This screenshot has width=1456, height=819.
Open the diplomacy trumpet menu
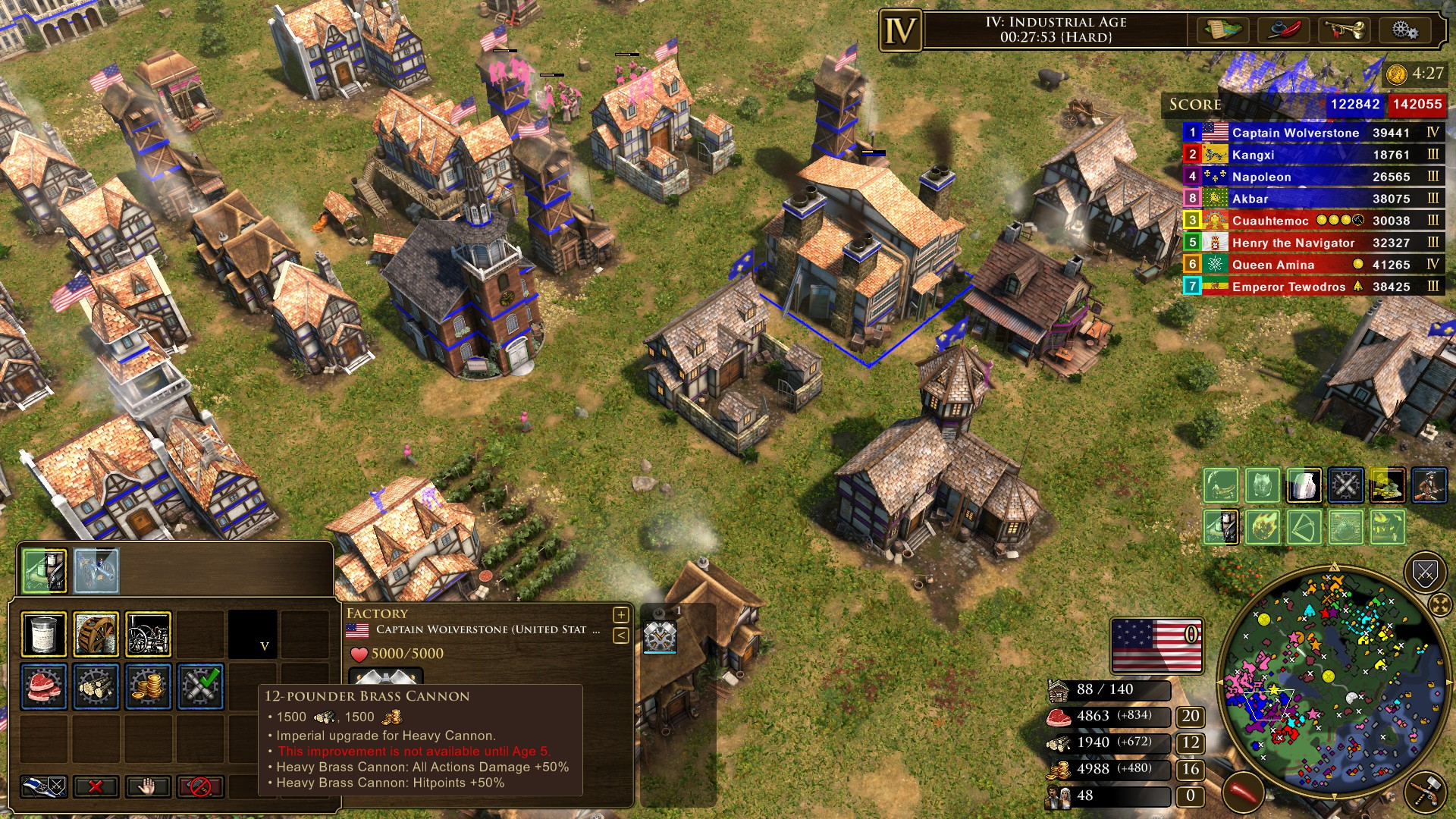point(1344,30)
